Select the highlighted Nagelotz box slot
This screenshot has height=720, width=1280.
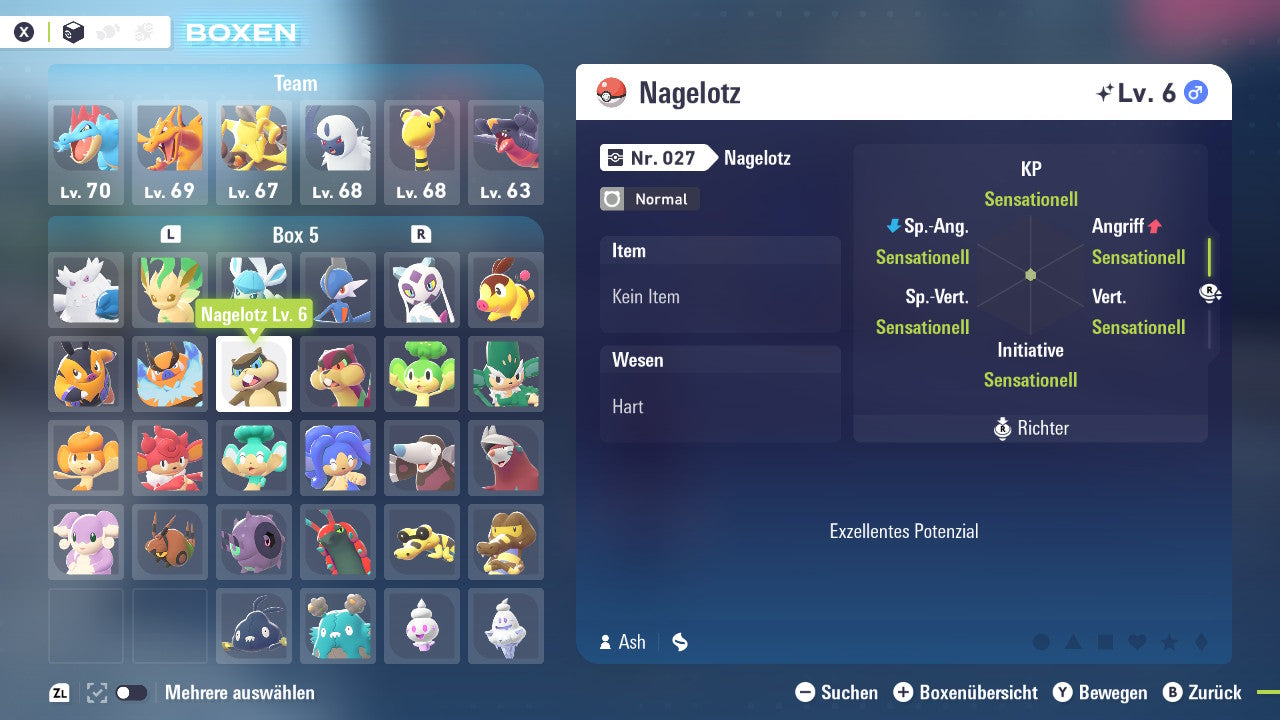click(254, 374)
